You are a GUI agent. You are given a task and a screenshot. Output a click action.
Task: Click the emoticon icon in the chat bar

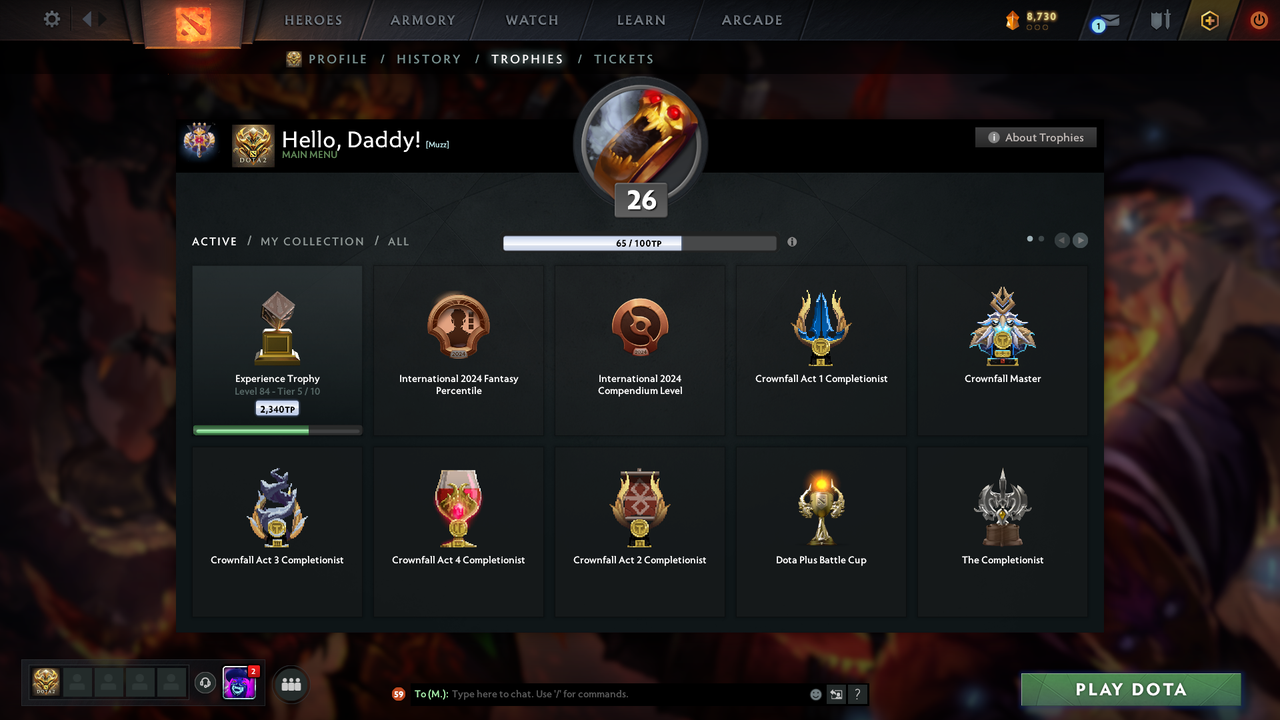pos(815,694)
